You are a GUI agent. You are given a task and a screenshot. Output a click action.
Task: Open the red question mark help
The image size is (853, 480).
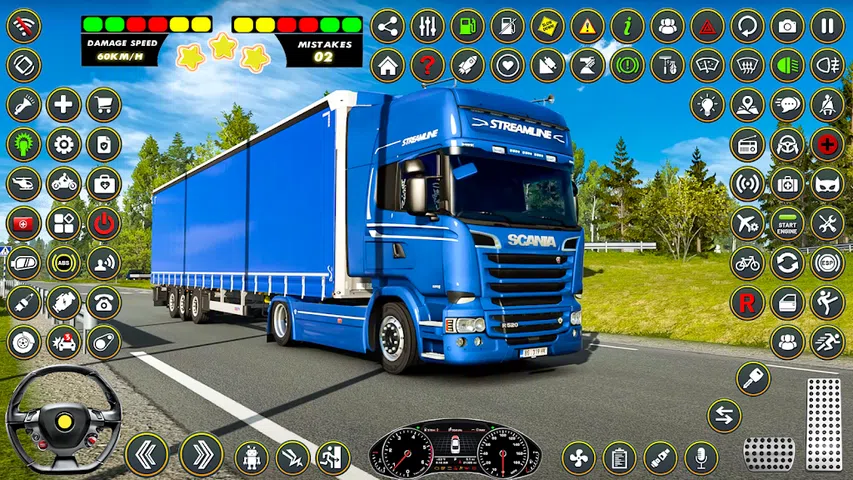427,66
